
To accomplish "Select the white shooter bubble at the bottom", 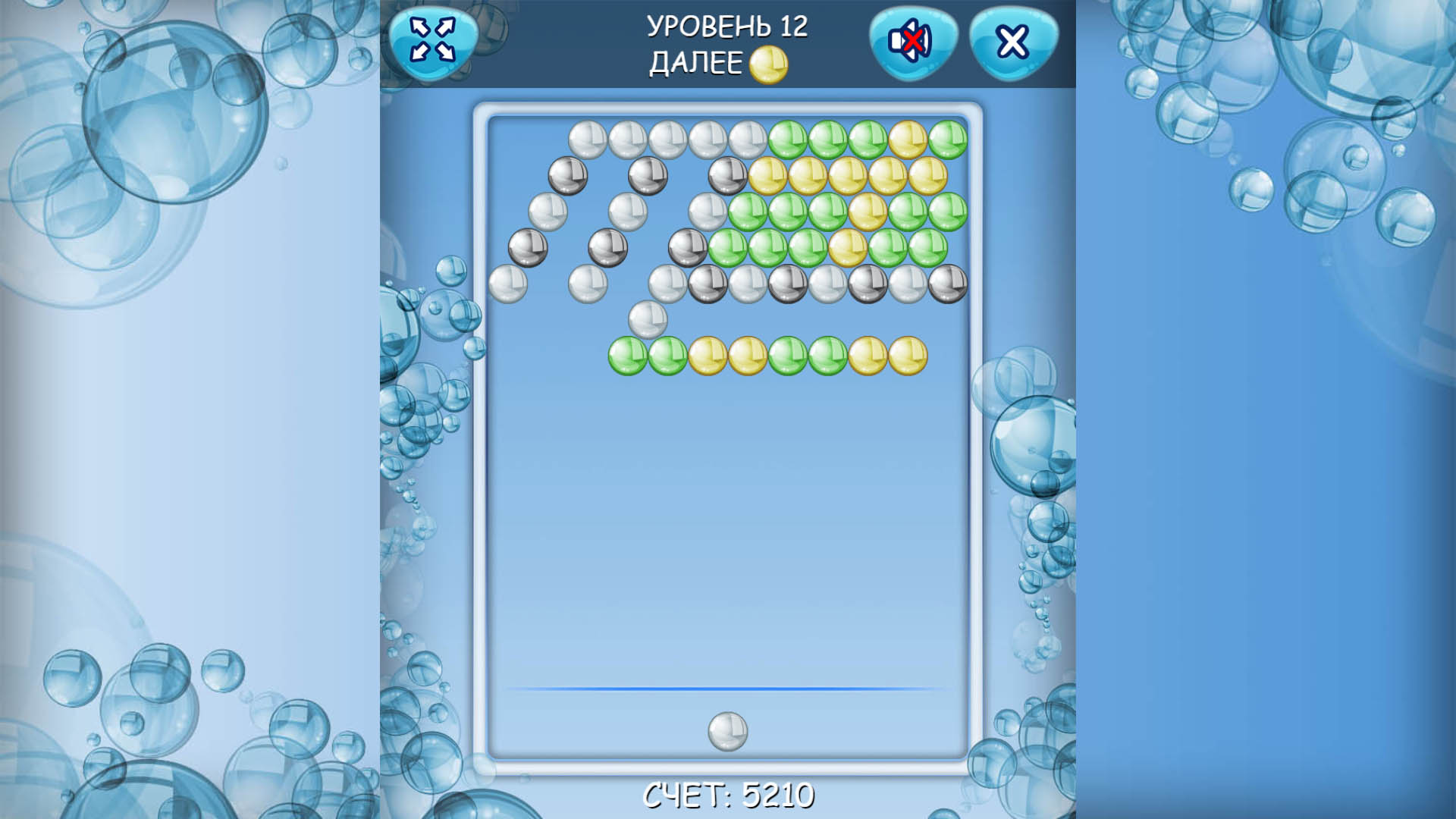I will tap(726, 732).
